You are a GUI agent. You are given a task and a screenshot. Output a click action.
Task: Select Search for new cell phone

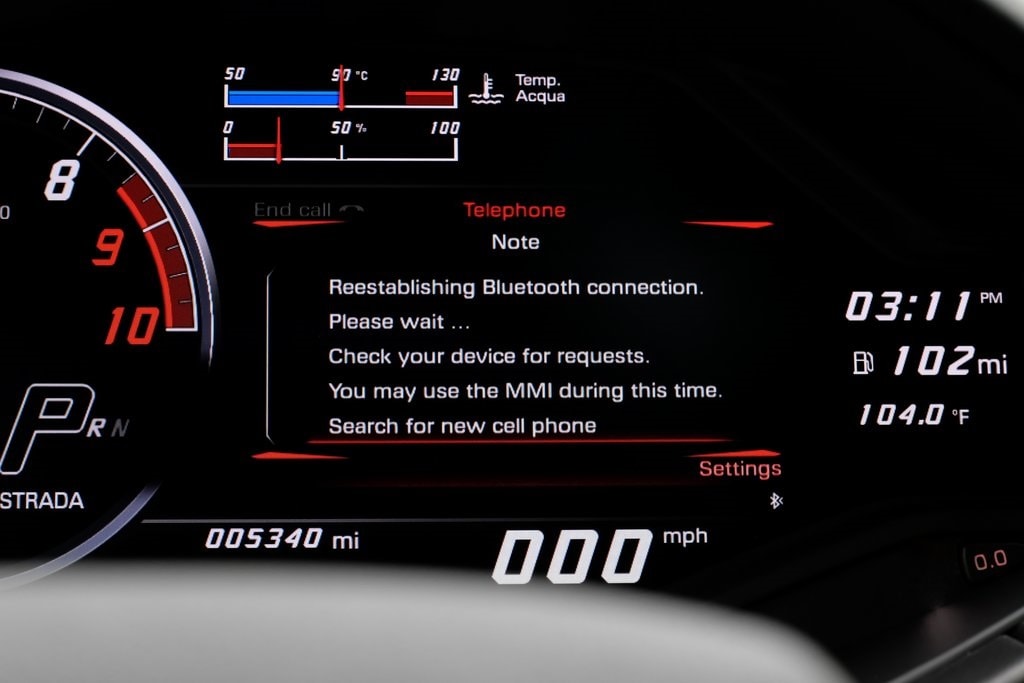462,426
